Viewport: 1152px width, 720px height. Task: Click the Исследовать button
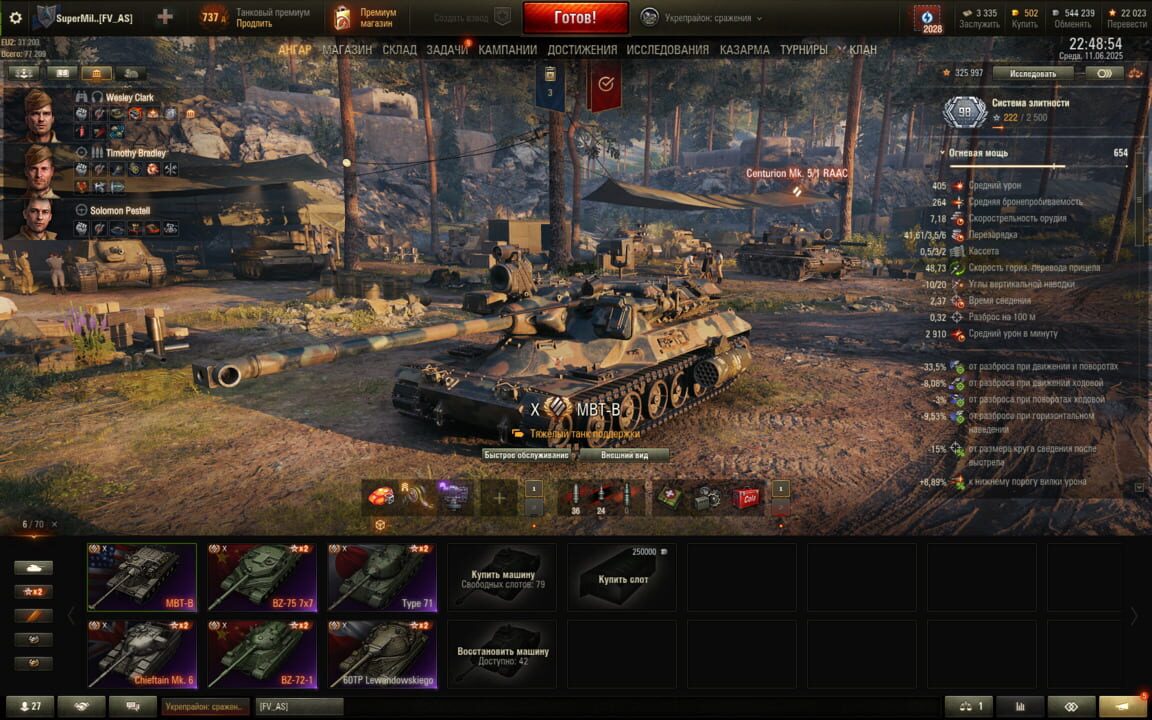point(1033,73)
